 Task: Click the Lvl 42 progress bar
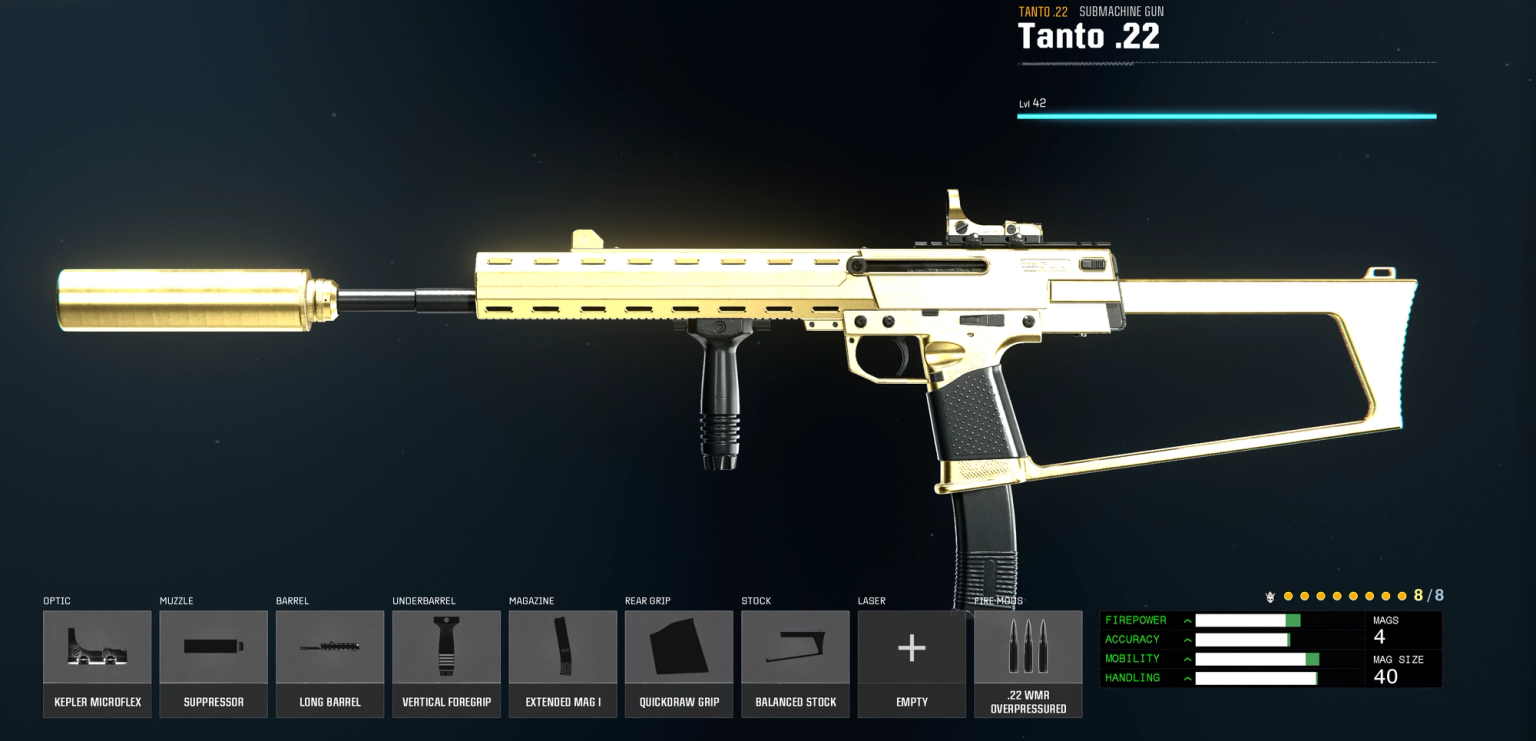(1226, 116)
